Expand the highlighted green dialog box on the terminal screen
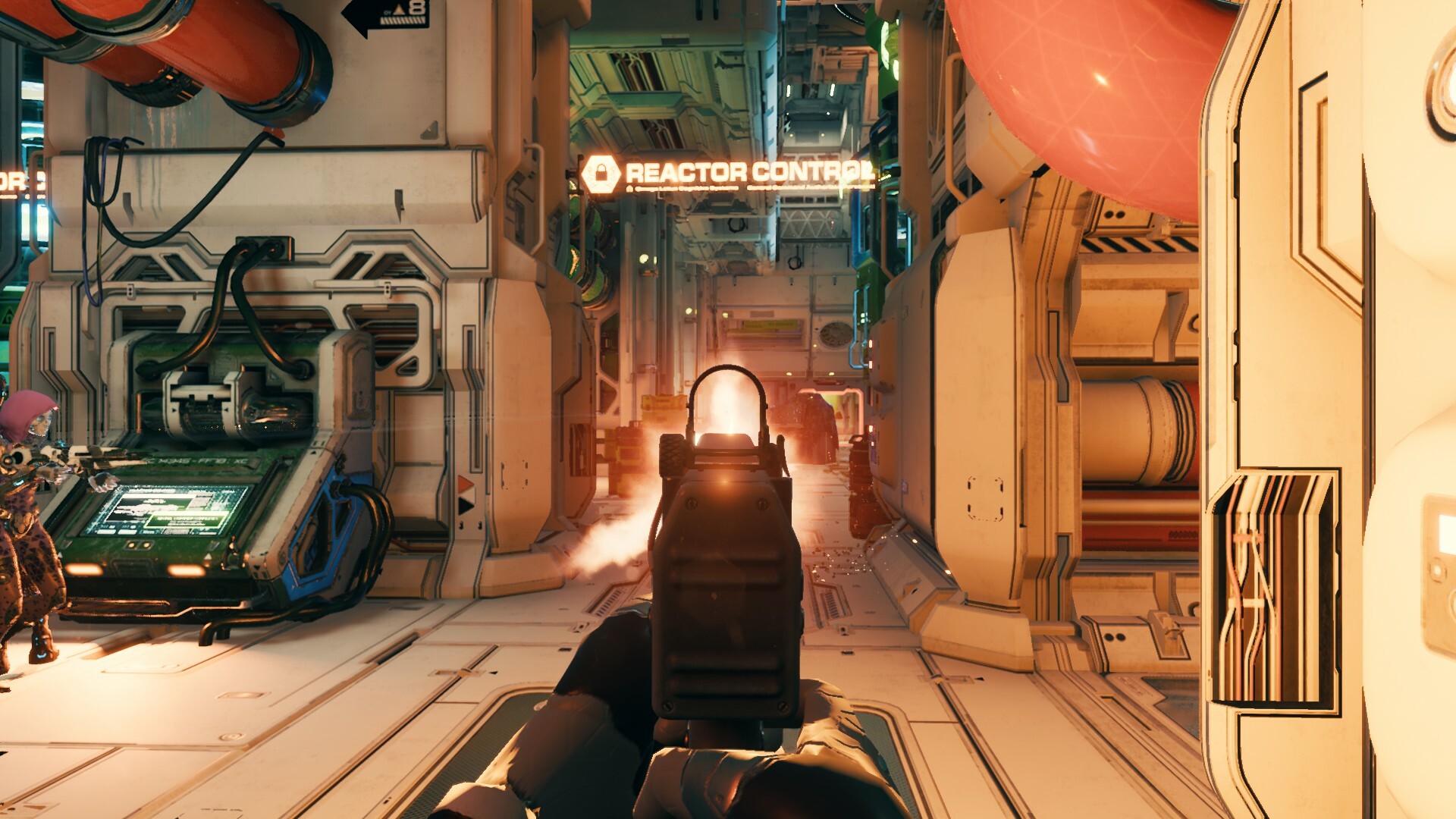The image size is (1456, 819). pyautogui.click(x=185, y=519)
